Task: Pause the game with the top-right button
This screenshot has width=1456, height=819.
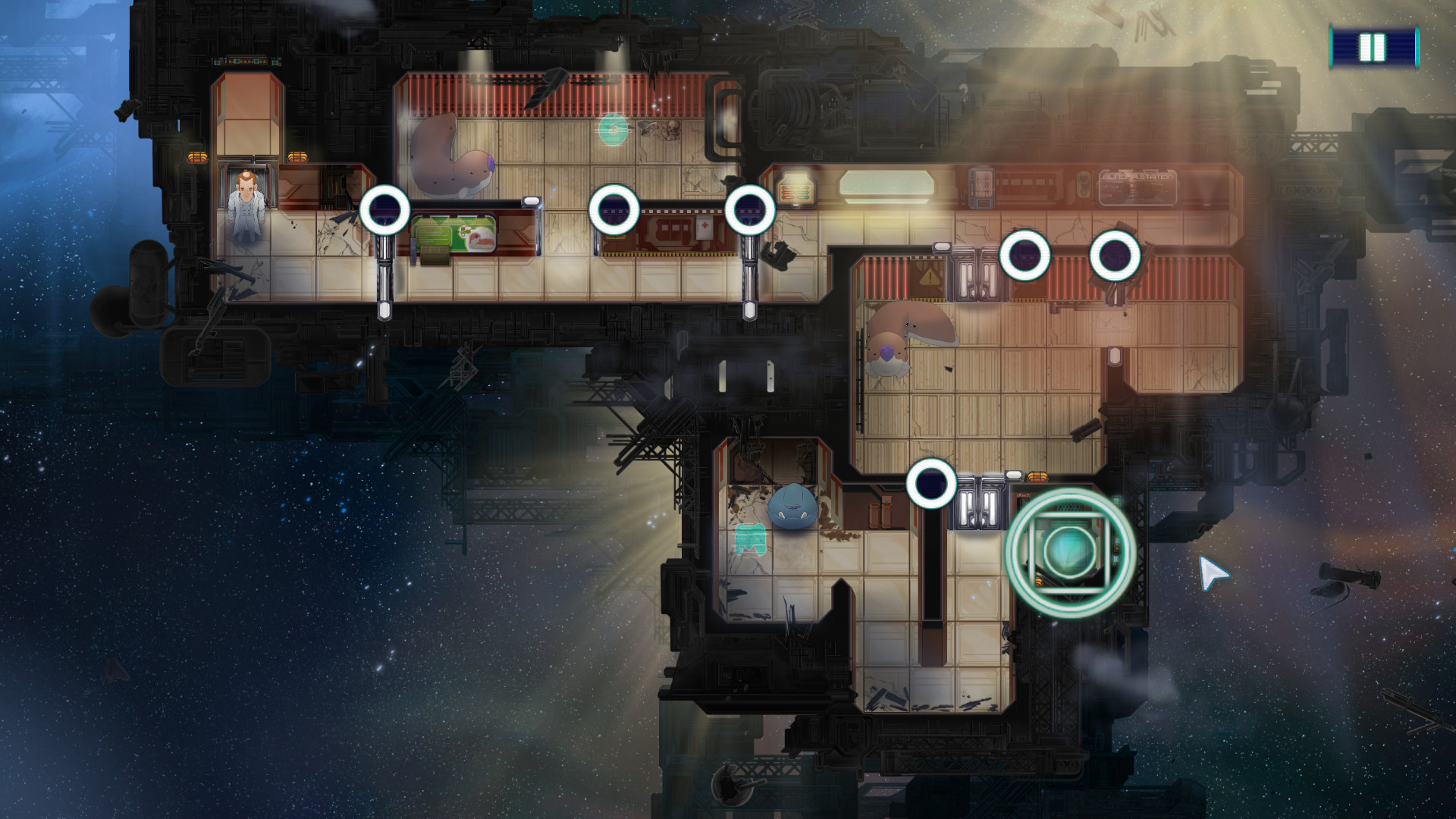Action: (1373, 48)
